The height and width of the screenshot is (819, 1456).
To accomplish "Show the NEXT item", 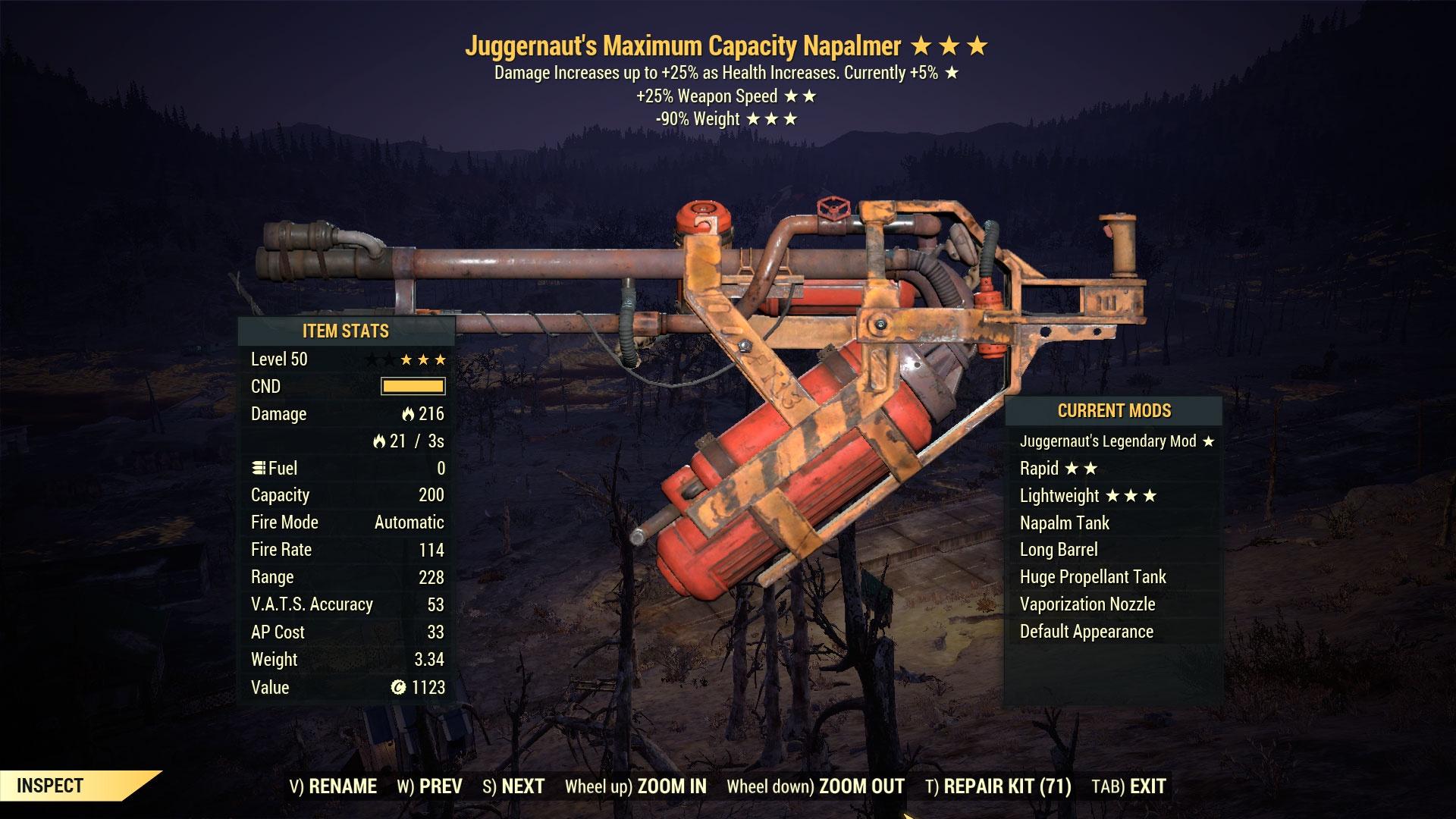I will [513, 786].
